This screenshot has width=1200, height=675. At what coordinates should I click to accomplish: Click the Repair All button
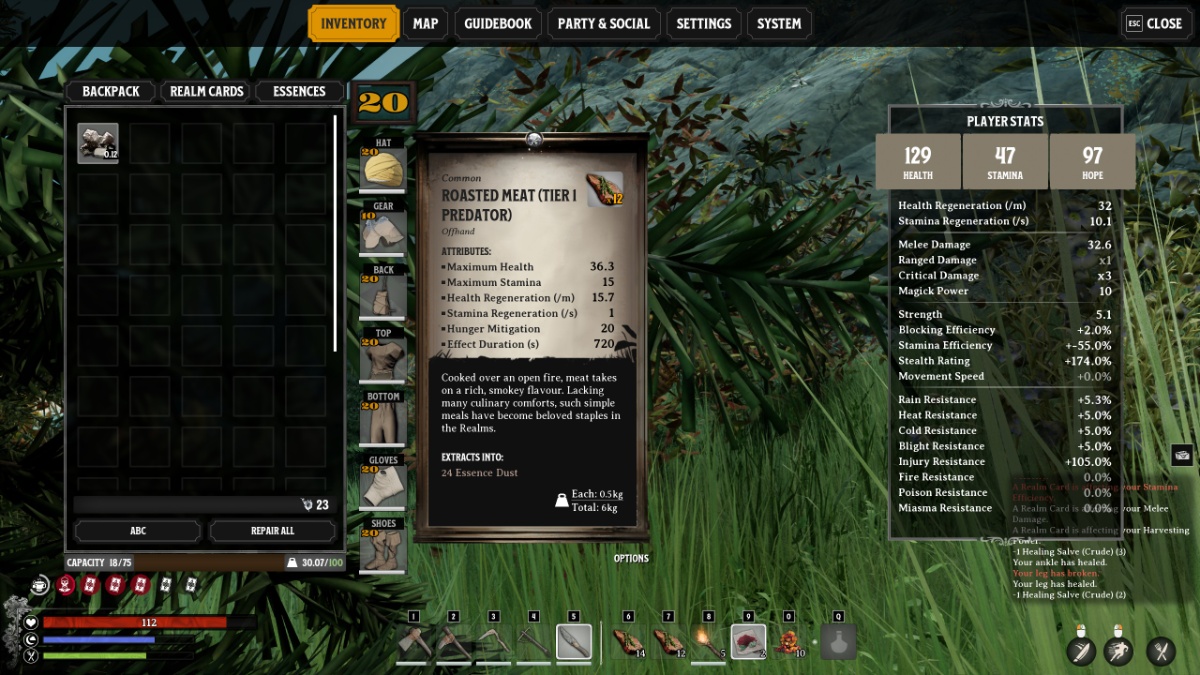[272, 531]
